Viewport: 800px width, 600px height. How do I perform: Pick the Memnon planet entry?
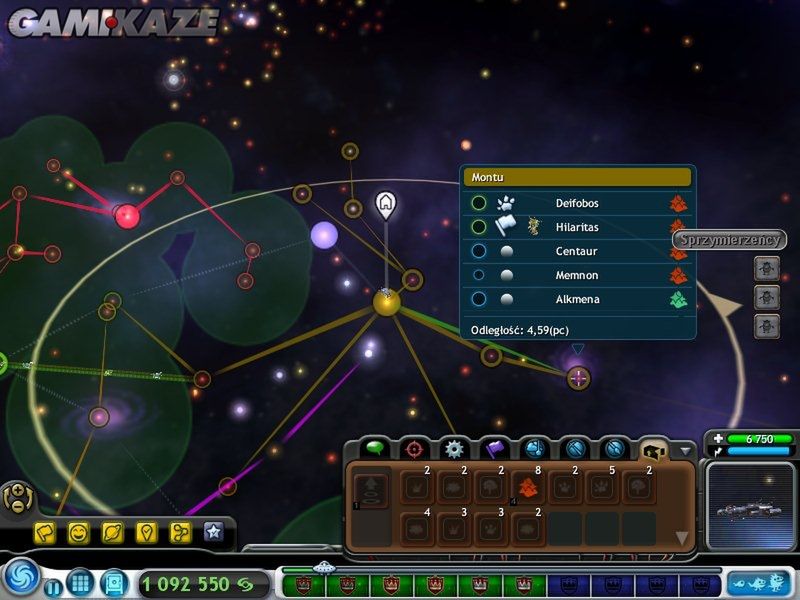pyautogui.click(x=578, y=275)
